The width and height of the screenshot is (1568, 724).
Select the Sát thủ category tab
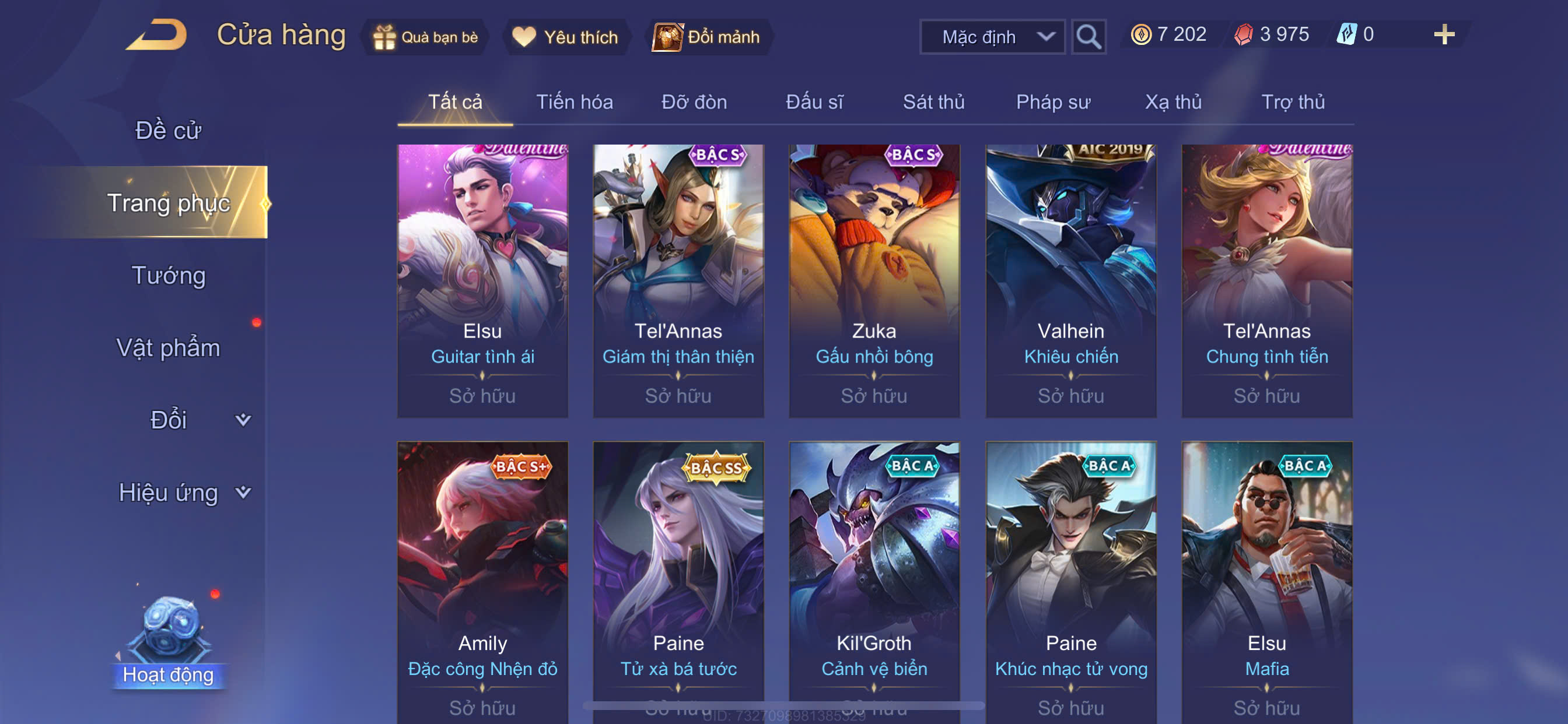click(933, 101)
